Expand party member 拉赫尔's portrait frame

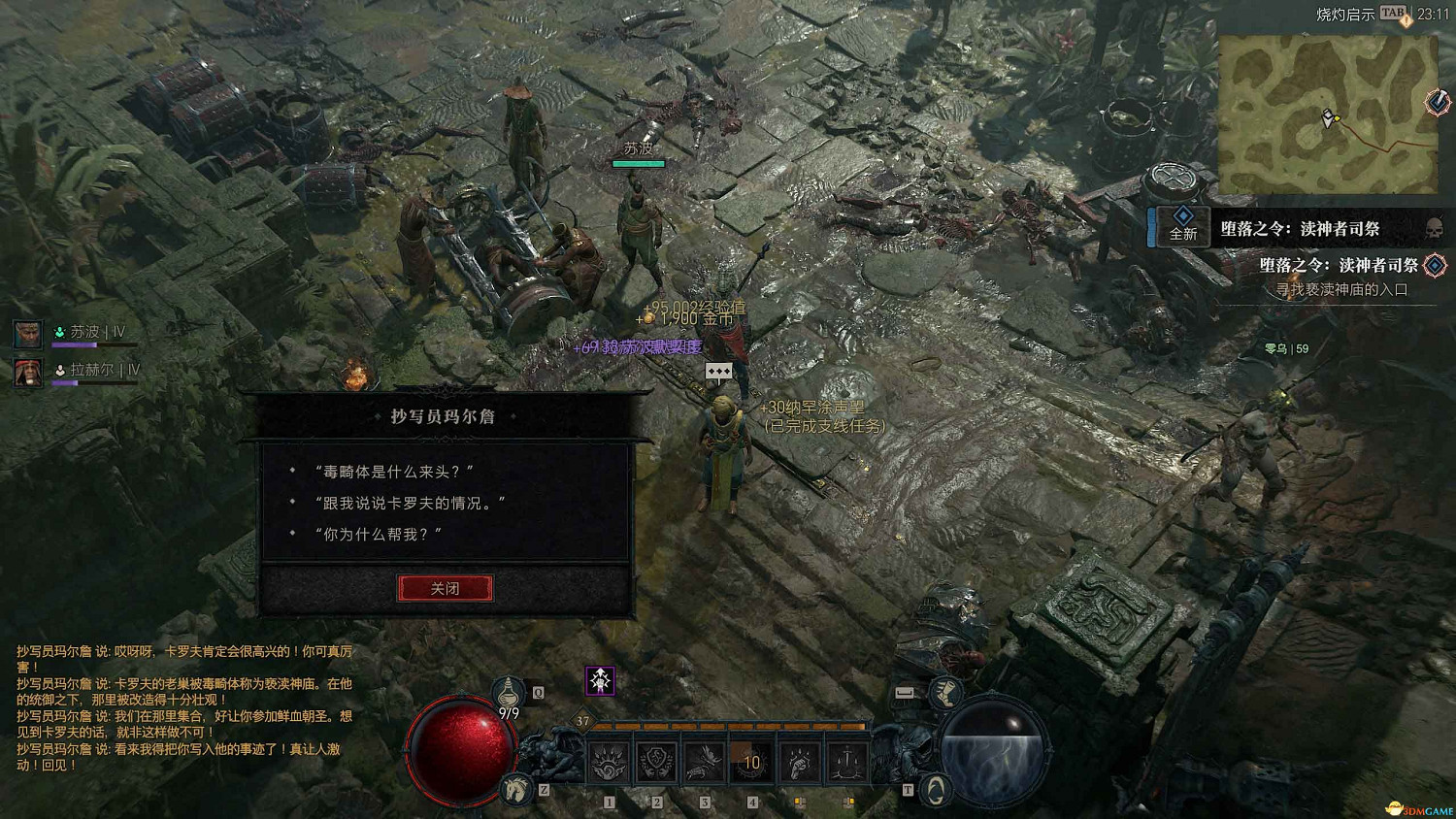point(26,373)
